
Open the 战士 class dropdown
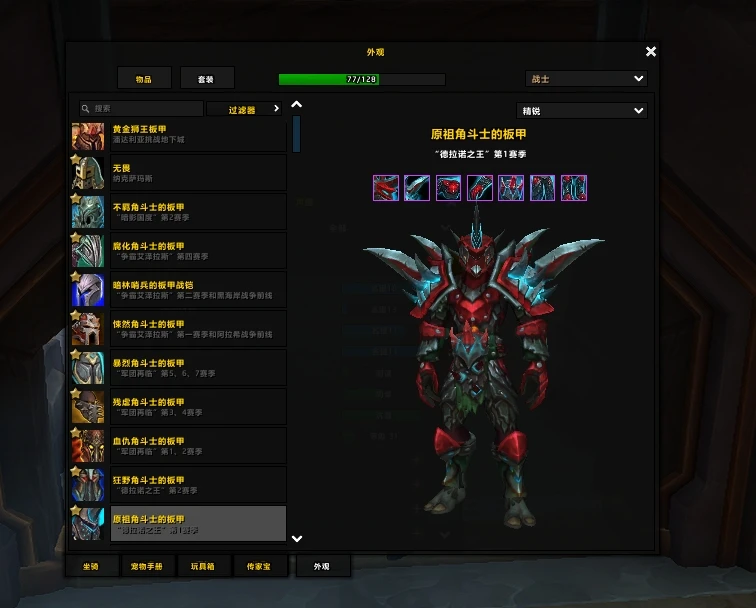pos(586,78)
